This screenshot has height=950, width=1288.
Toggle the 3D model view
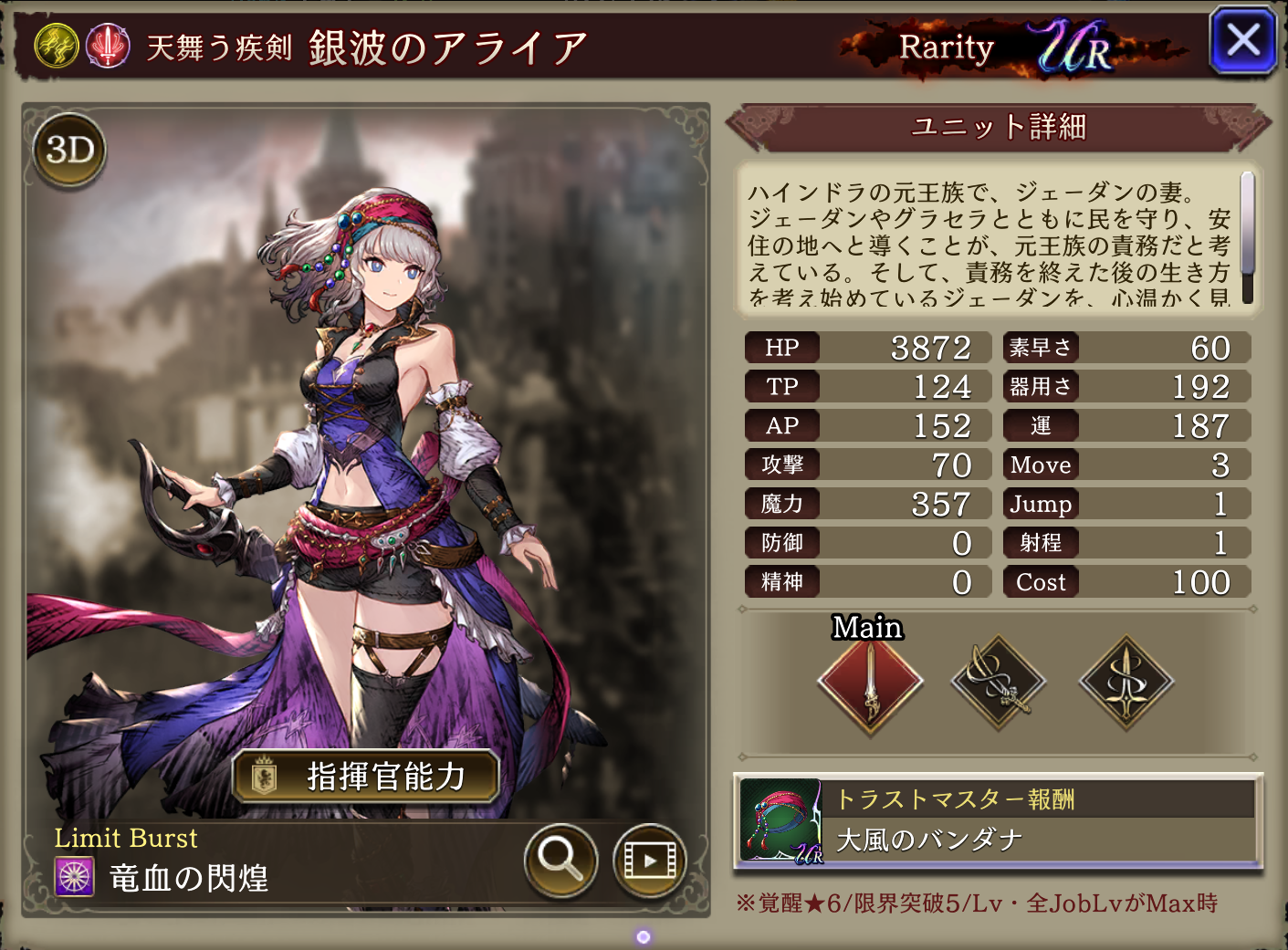coord(70,151)
